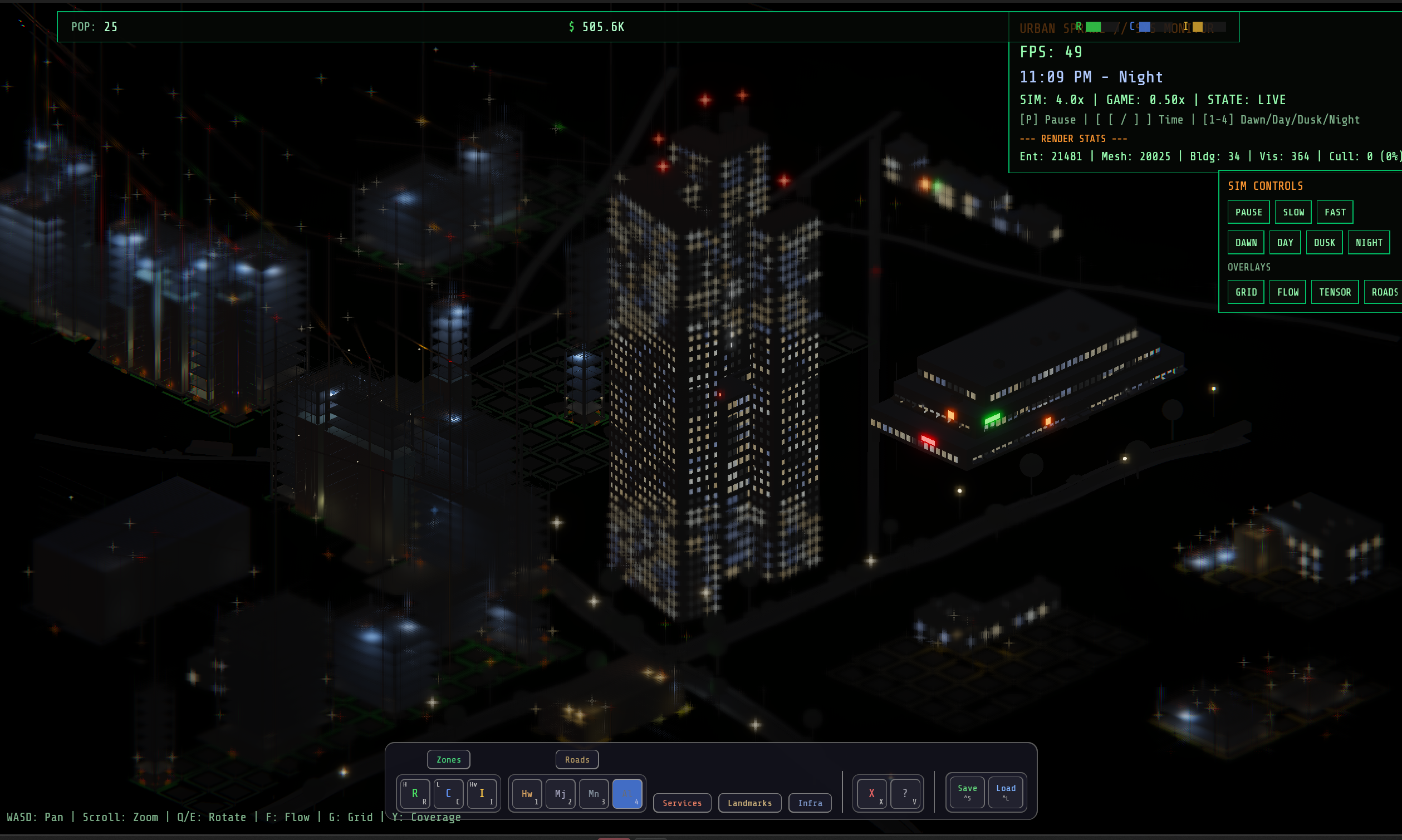The image size is (1402, 840).
Task: Choose the commercial C zone tool
Action: tap(448, 793)
